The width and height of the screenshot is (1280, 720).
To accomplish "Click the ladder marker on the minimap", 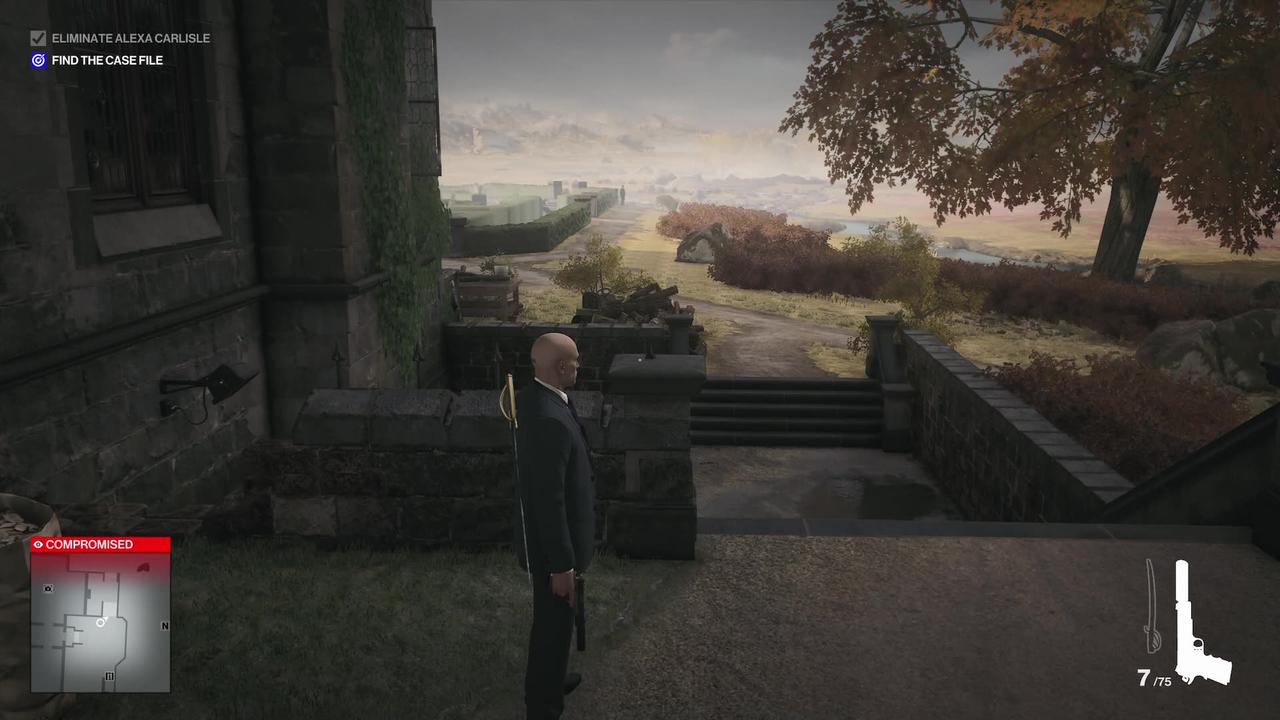I will point(111,675).
